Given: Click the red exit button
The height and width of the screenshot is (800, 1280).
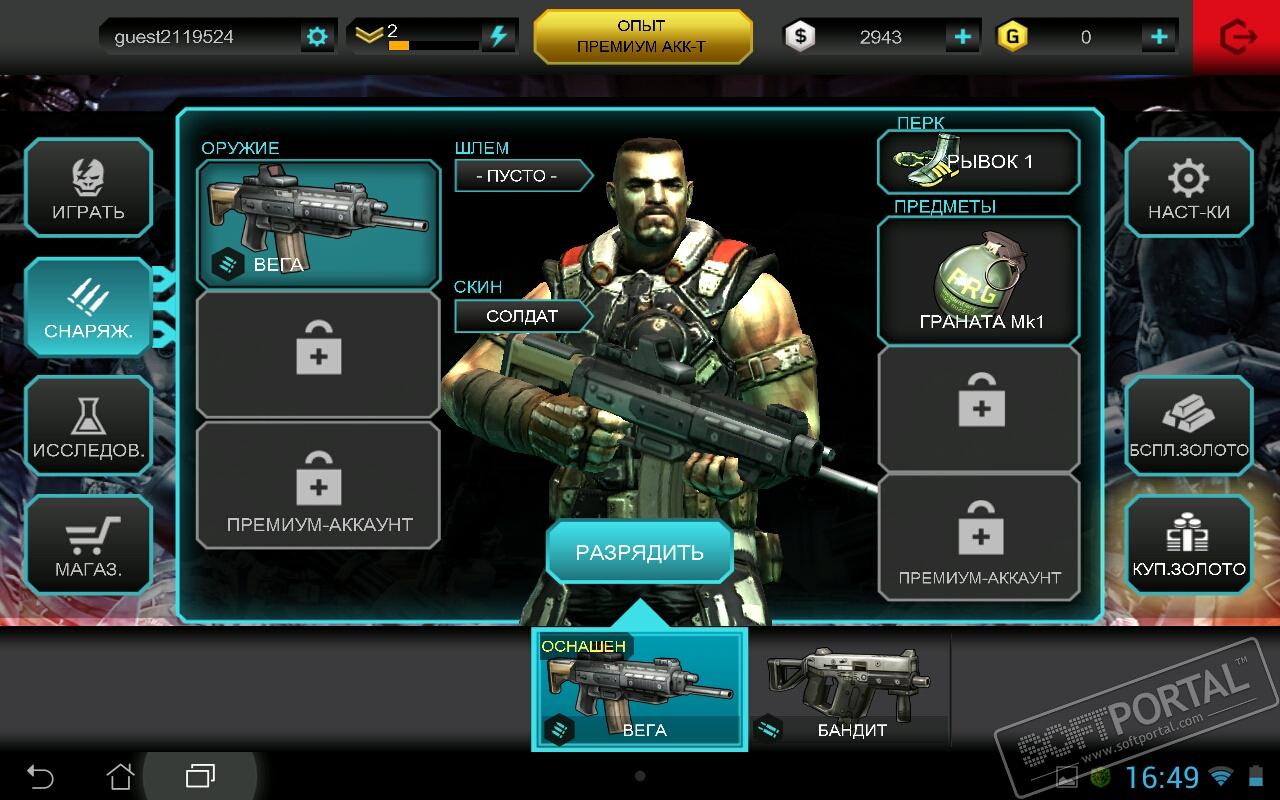Looking at the screenshot, I should (1237, 37).
